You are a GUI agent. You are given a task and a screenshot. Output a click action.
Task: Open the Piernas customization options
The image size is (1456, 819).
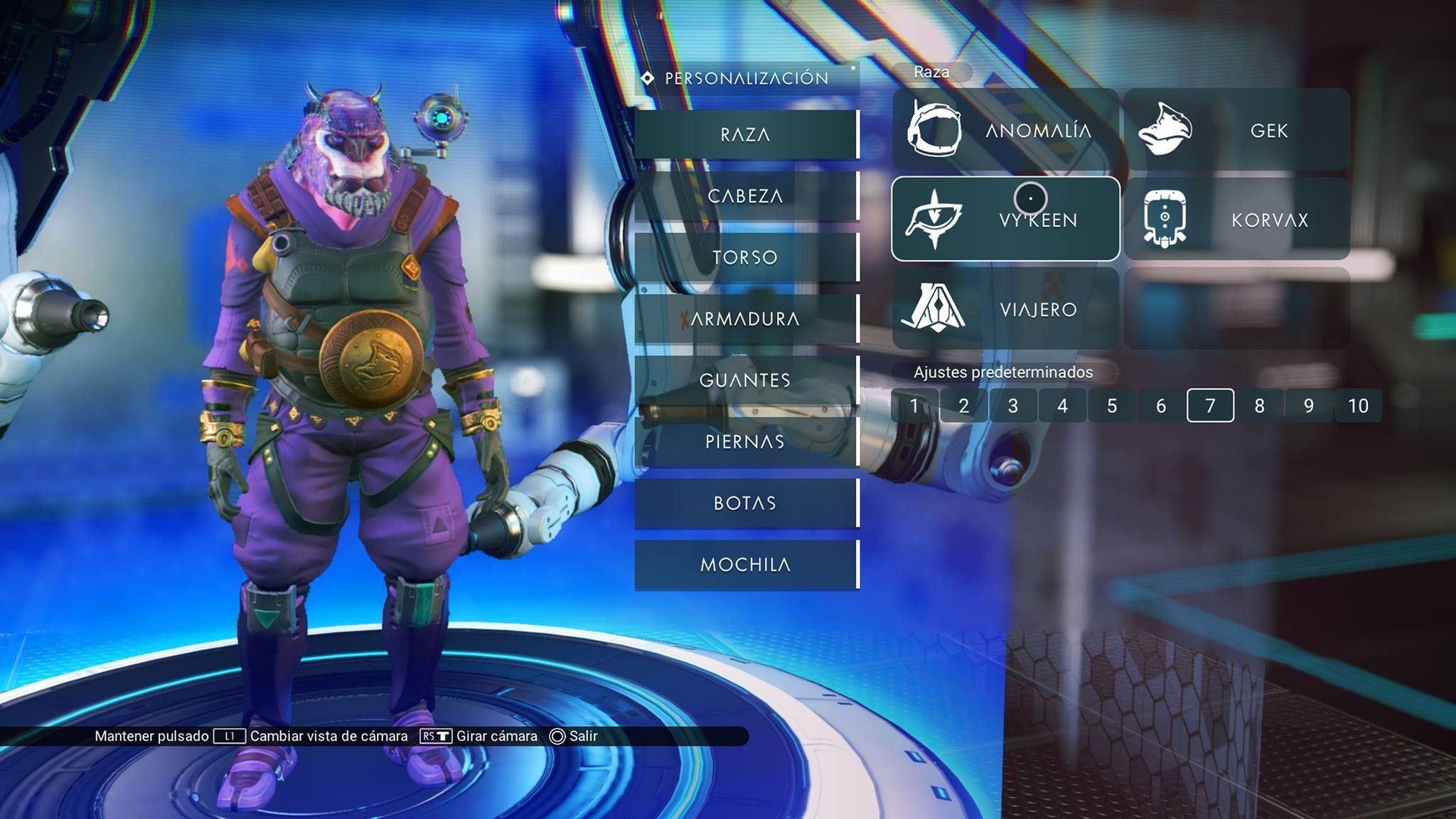(x=746, y=441)
